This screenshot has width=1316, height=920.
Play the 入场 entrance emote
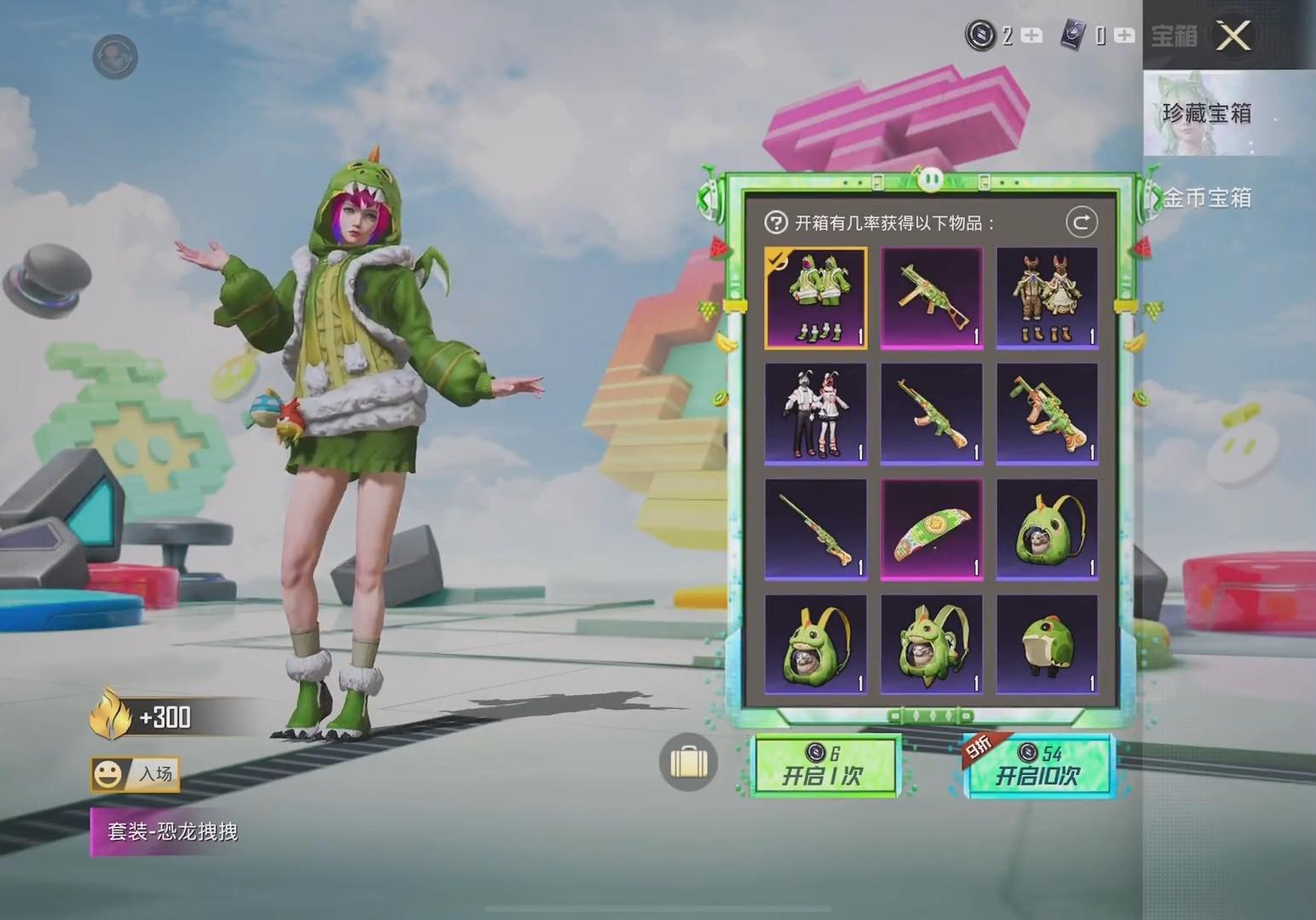point(135,773)
